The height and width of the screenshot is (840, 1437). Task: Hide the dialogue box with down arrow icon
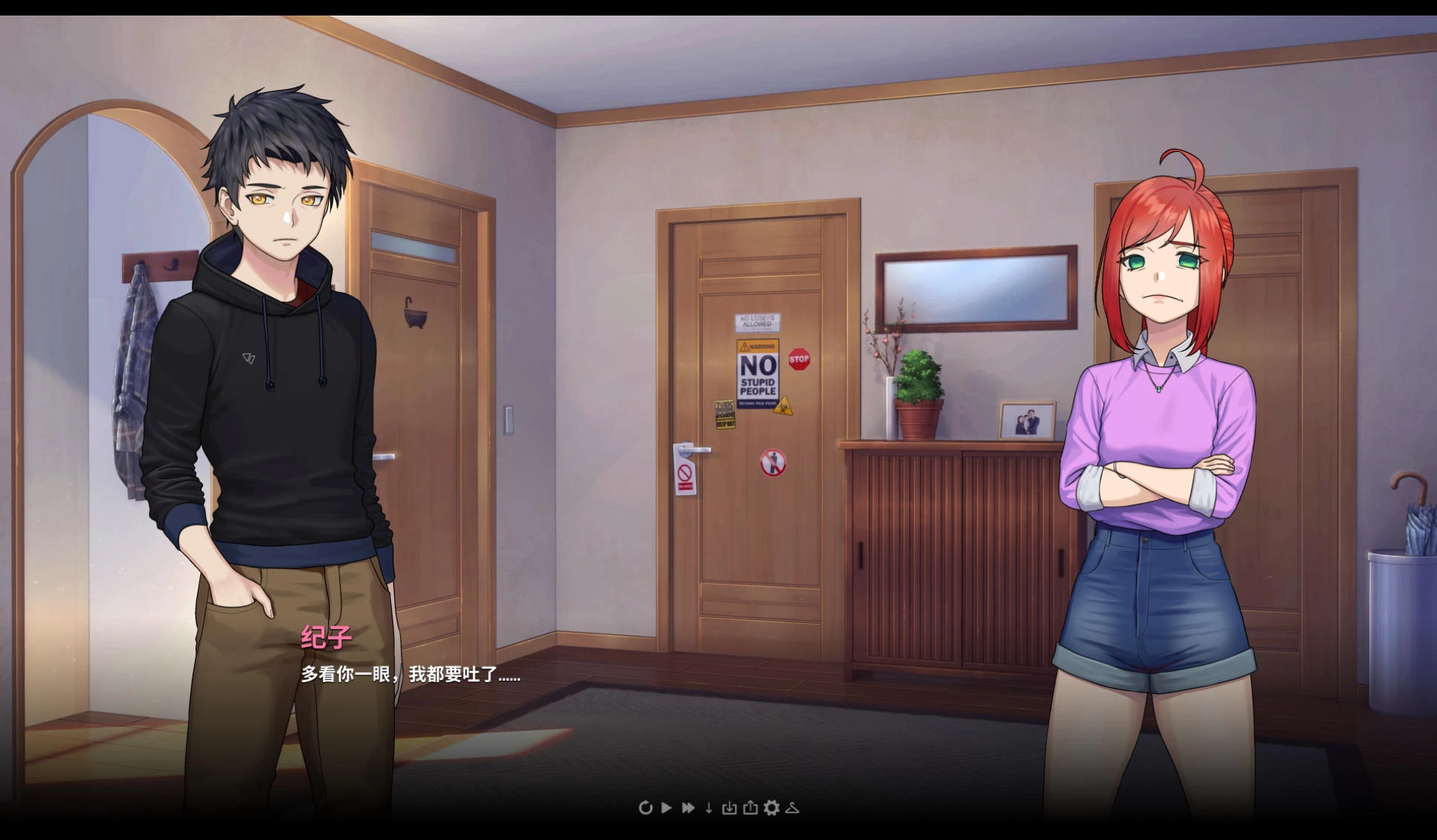(709, 809)
